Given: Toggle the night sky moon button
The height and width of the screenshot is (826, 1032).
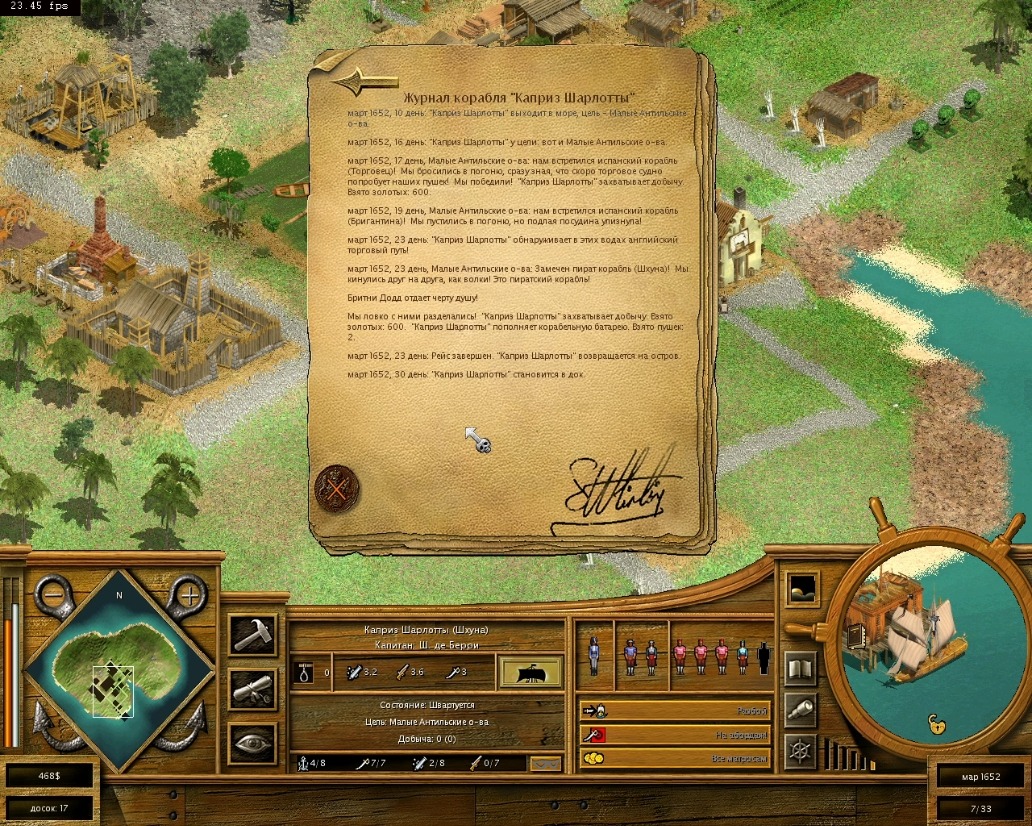Looking at the screenshot, I should point(801,588).
